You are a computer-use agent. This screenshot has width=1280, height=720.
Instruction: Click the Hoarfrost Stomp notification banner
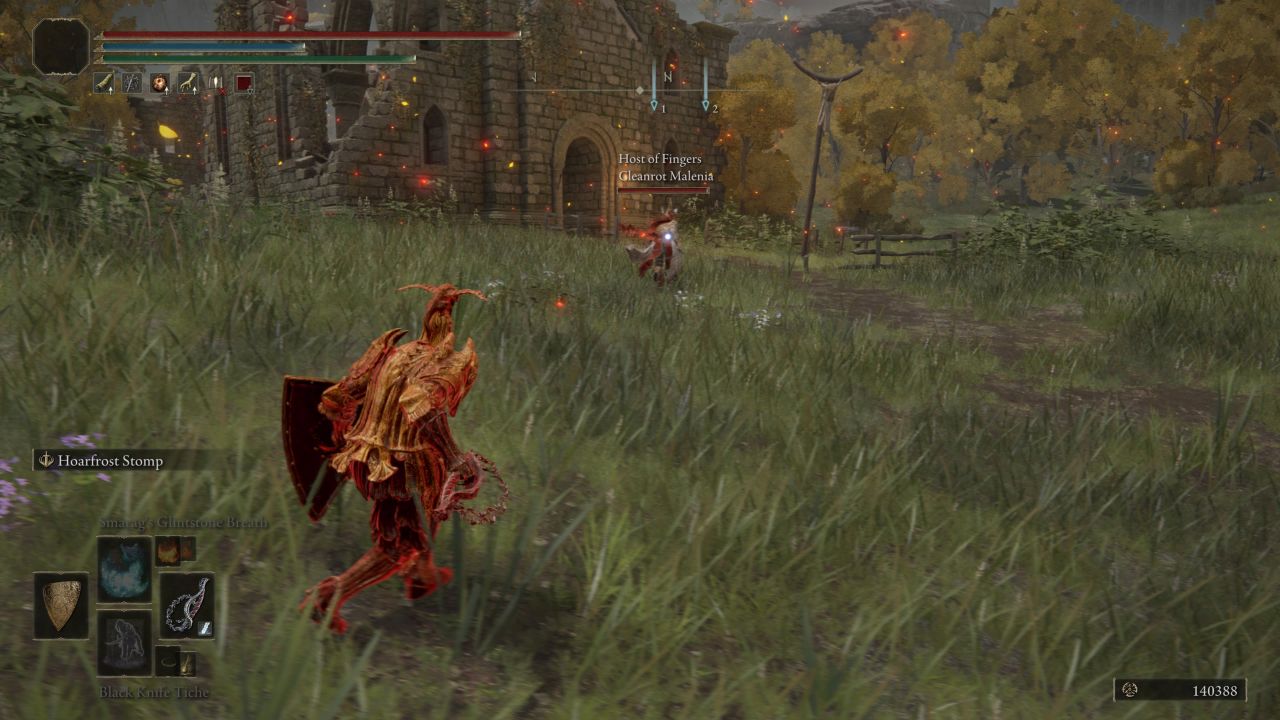click(102, 461)
